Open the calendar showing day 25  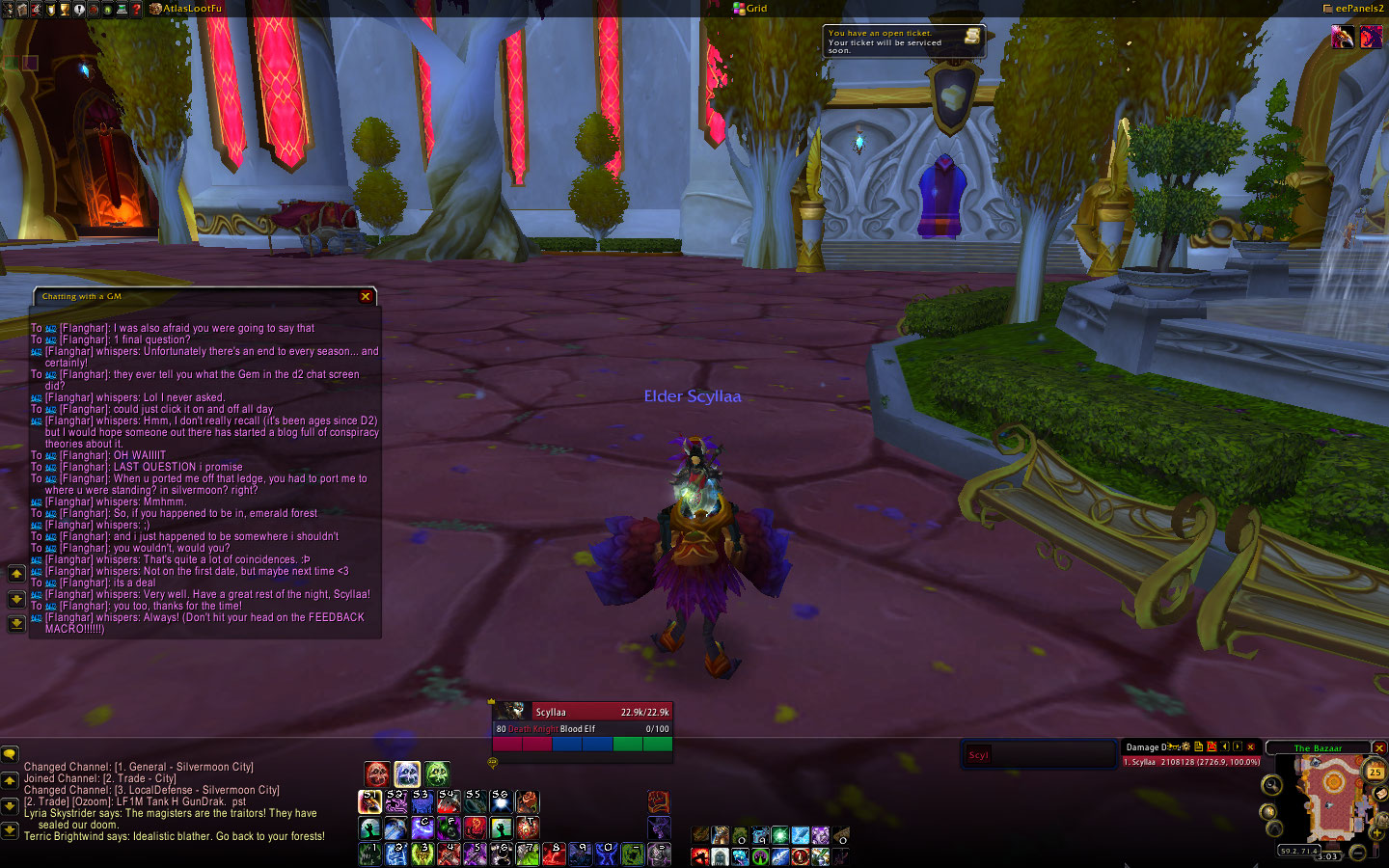[1375, 772]
